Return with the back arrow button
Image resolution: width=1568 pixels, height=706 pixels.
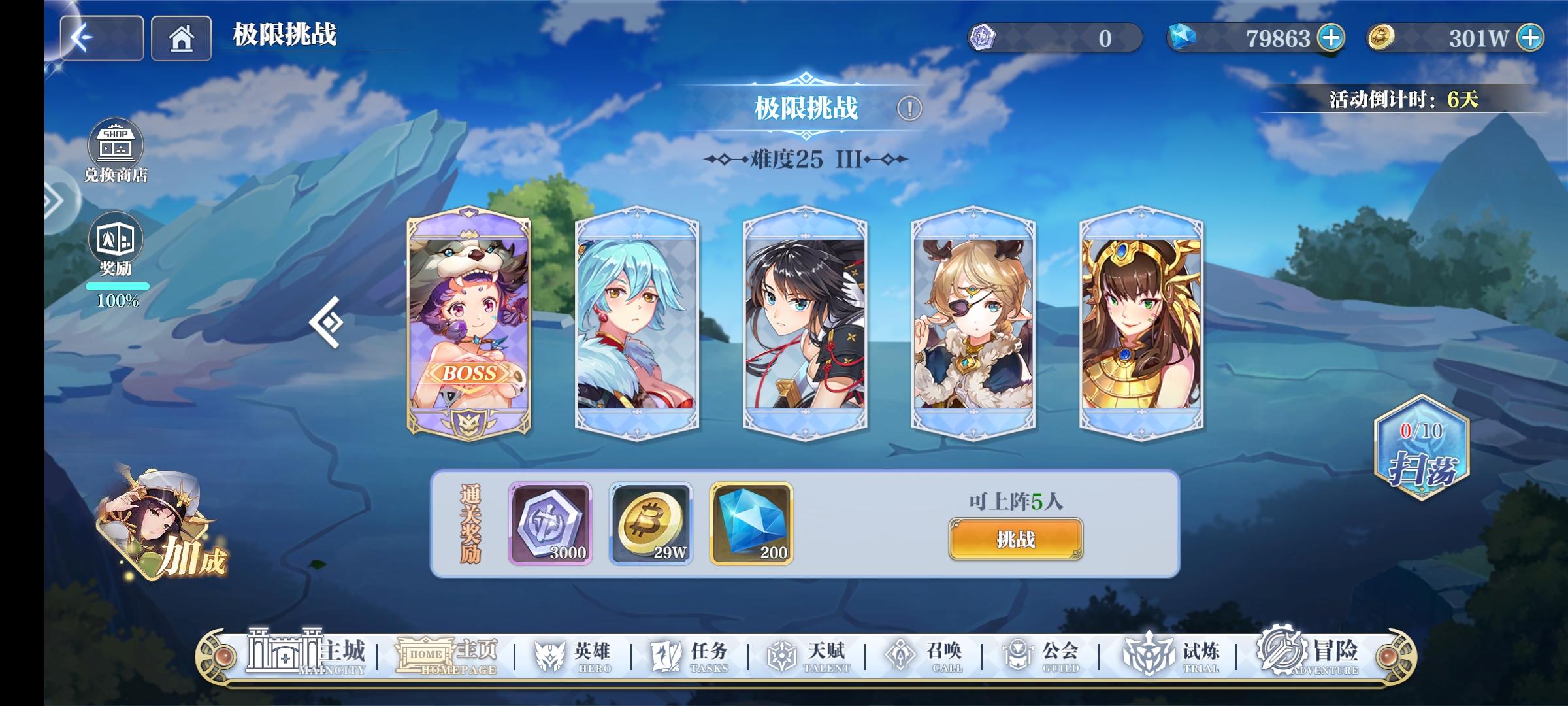101,37
